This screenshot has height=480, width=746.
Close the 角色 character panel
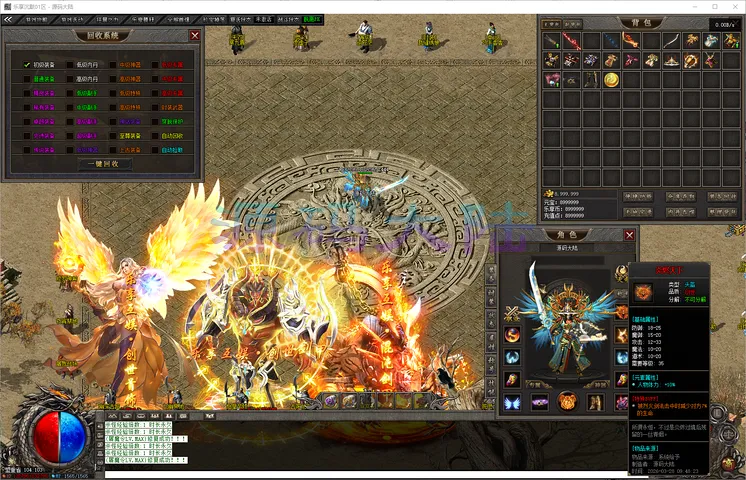click(629, 234)
